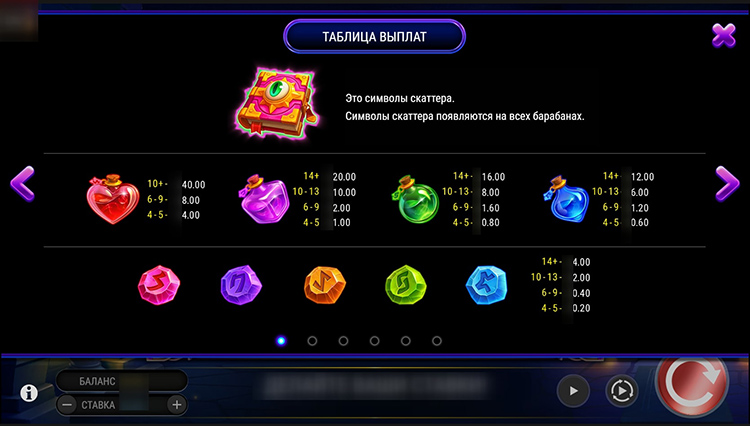Click the small play triangle button

(573, 391)
